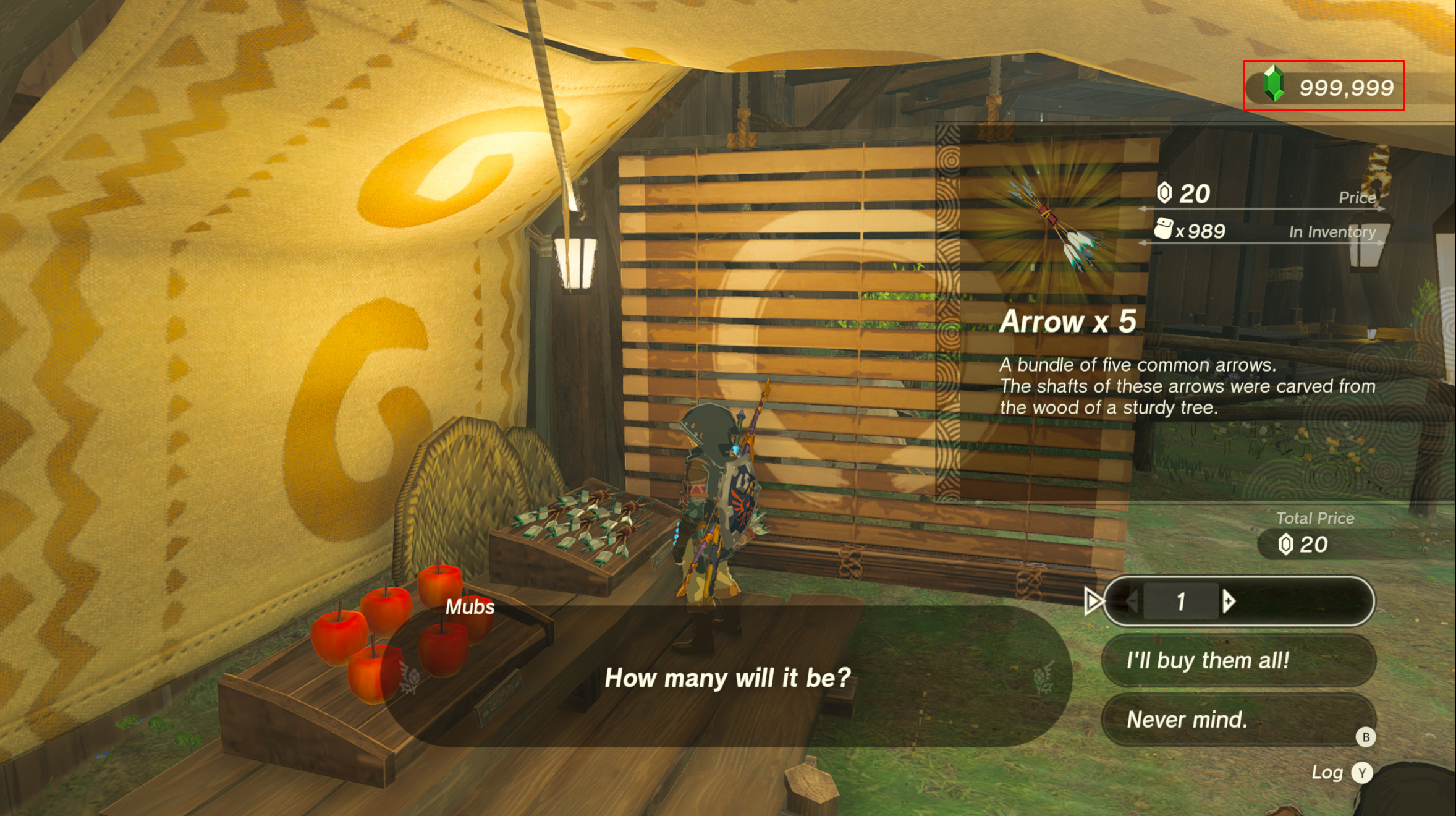Select the "Never mind." reply

click(1238, 720)
